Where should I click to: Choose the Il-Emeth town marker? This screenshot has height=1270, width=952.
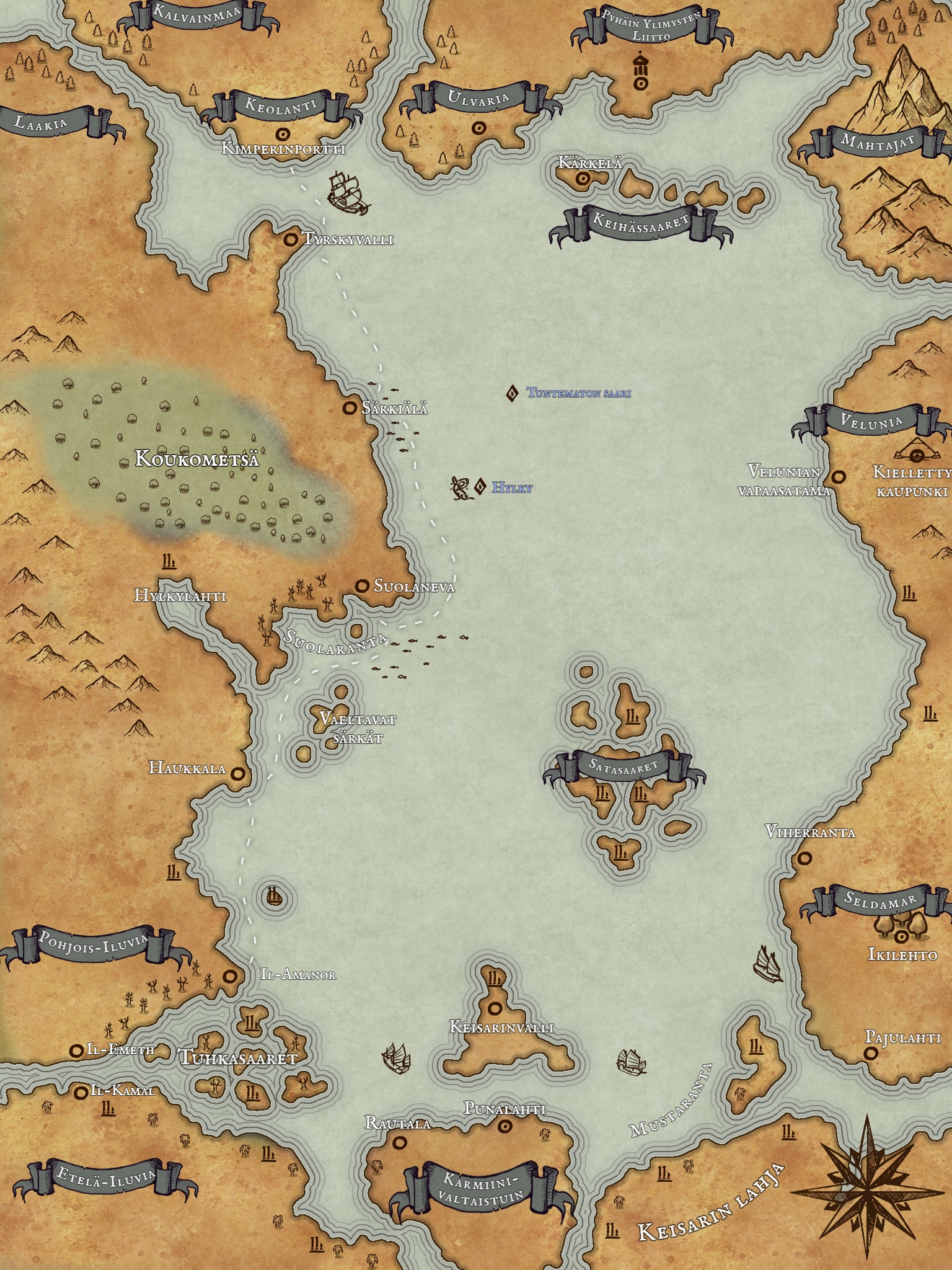(77, 1050)
